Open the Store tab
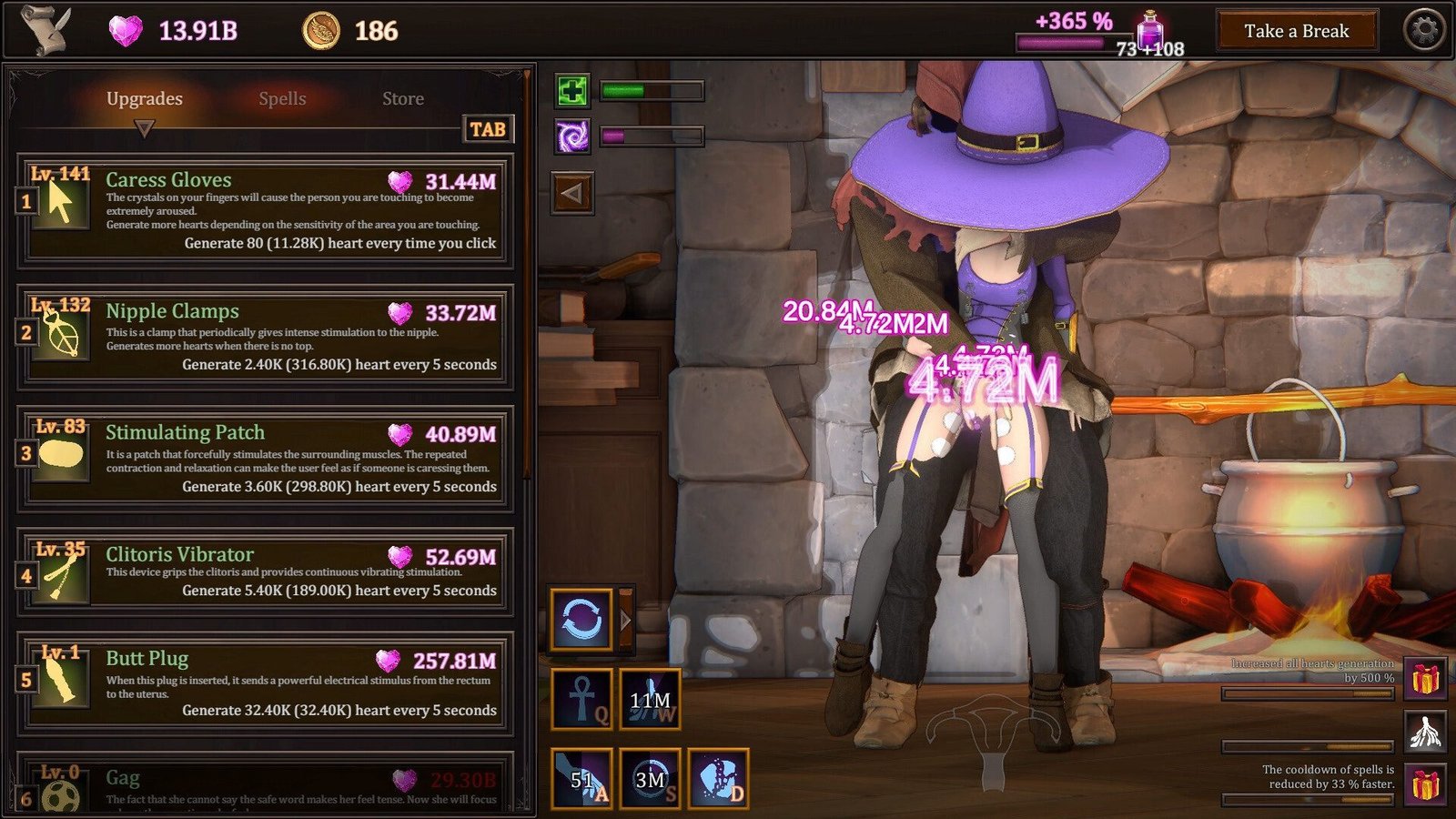 [403, 98]
